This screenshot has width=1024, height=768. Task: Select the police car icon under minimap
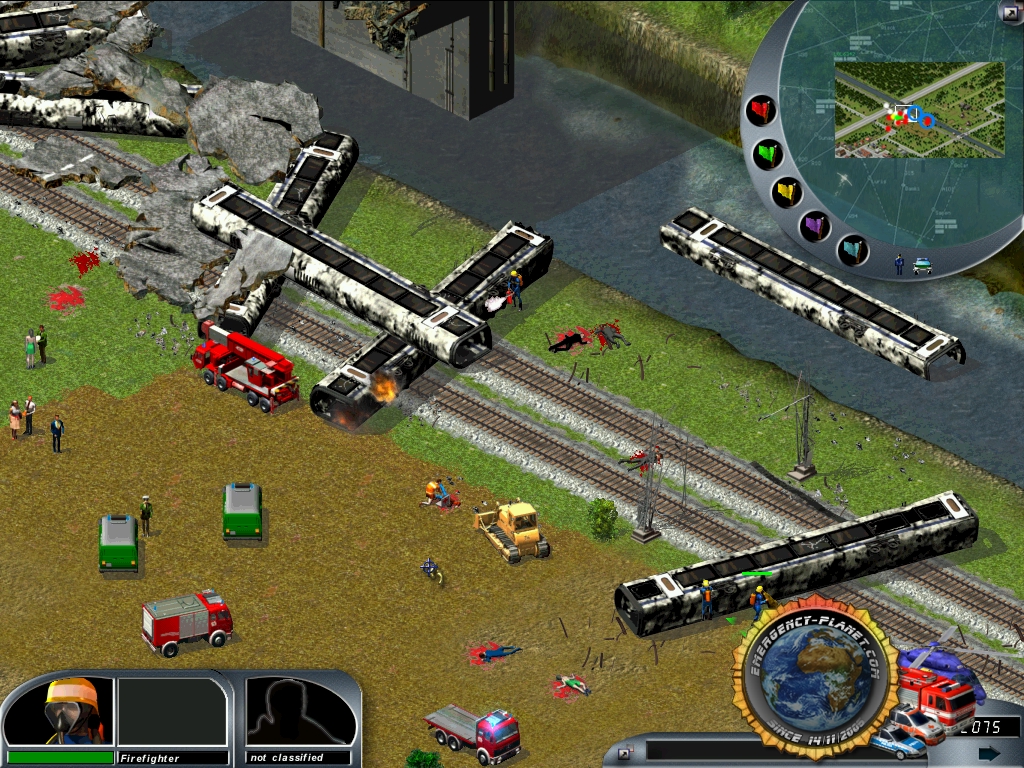point(922,265)
